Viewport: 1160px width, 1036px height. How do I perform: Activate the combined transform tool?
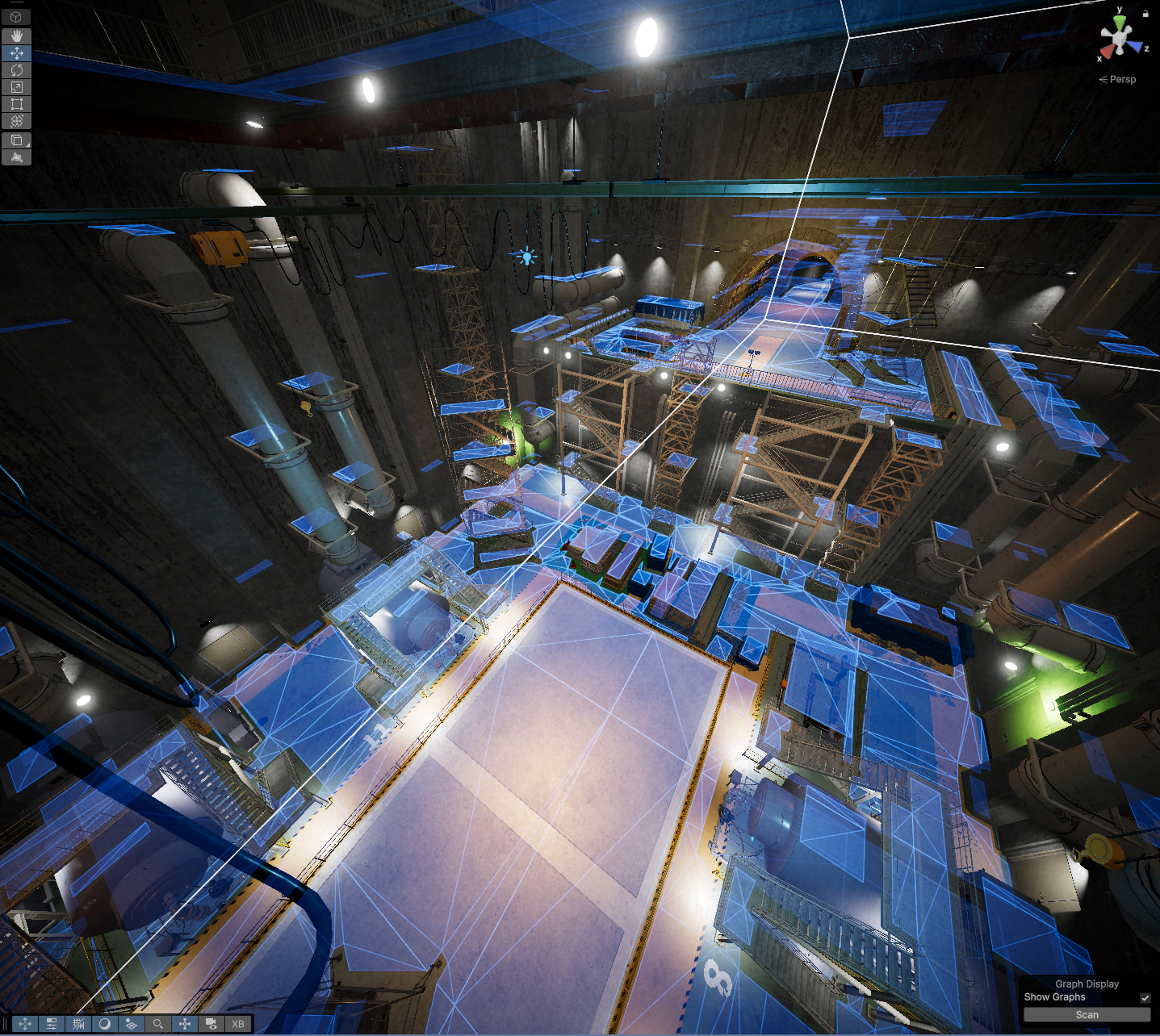coord(16,121)
